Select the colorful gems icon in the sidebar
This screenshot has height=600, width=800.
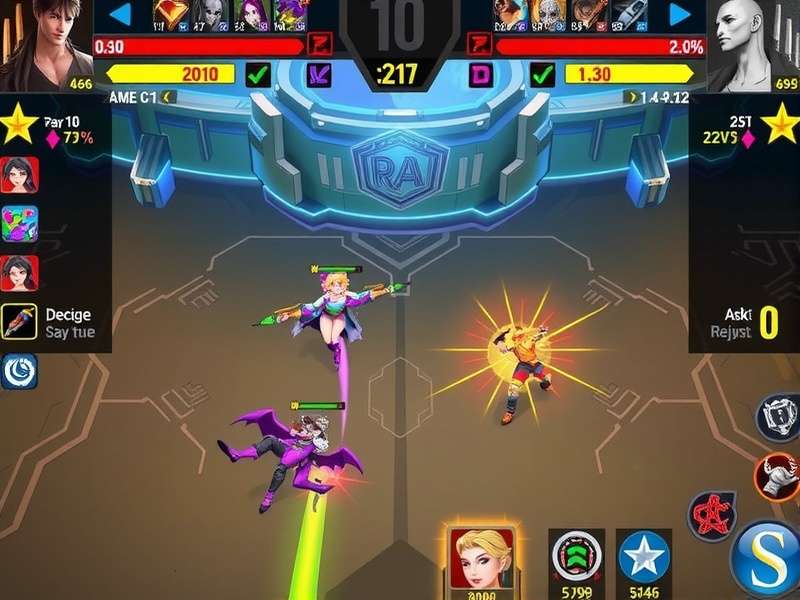point(19,224)
